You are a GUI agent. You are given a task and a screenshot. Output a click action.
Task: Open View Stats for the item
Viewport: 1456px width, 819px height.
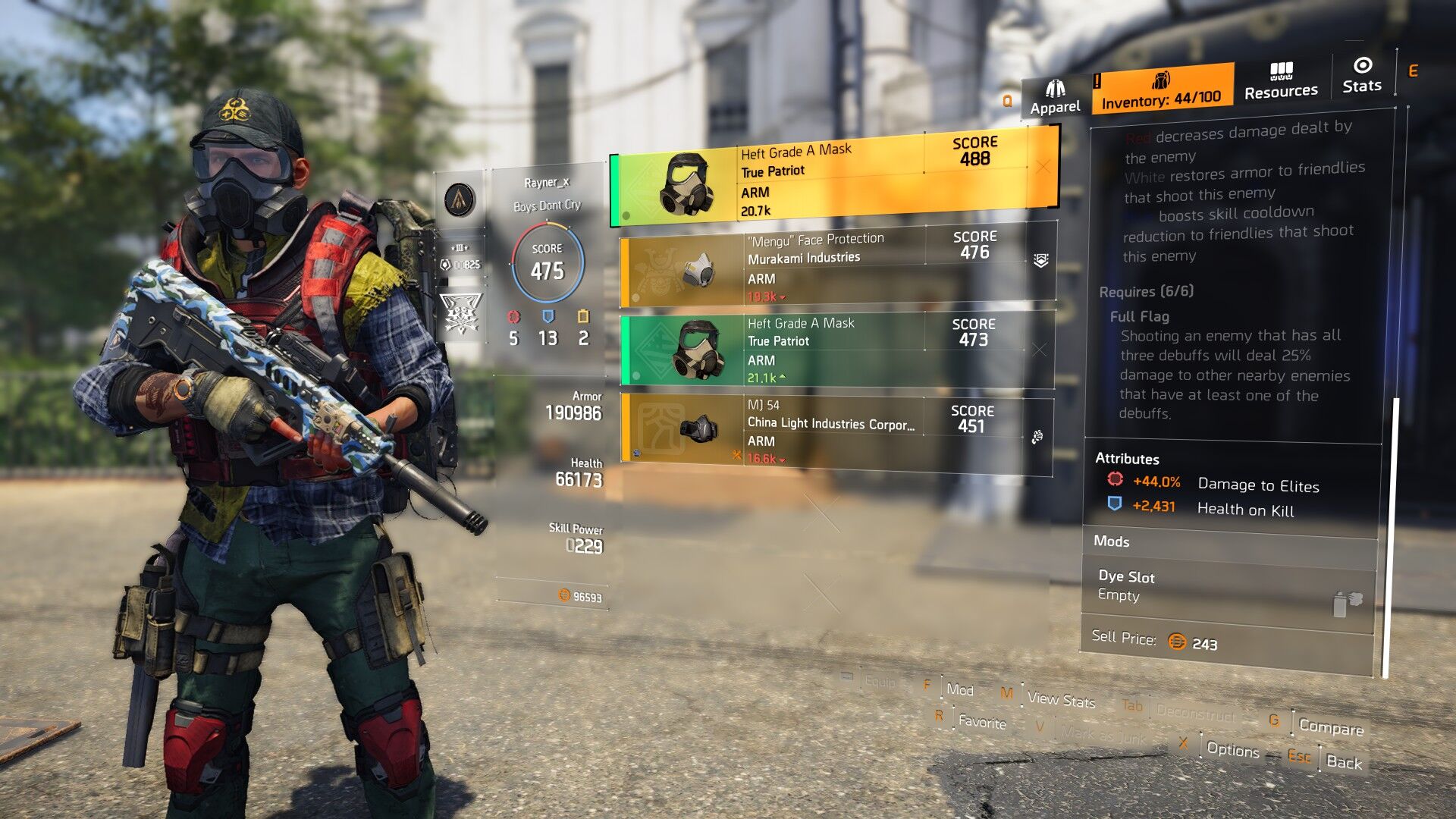point(1060,699)
